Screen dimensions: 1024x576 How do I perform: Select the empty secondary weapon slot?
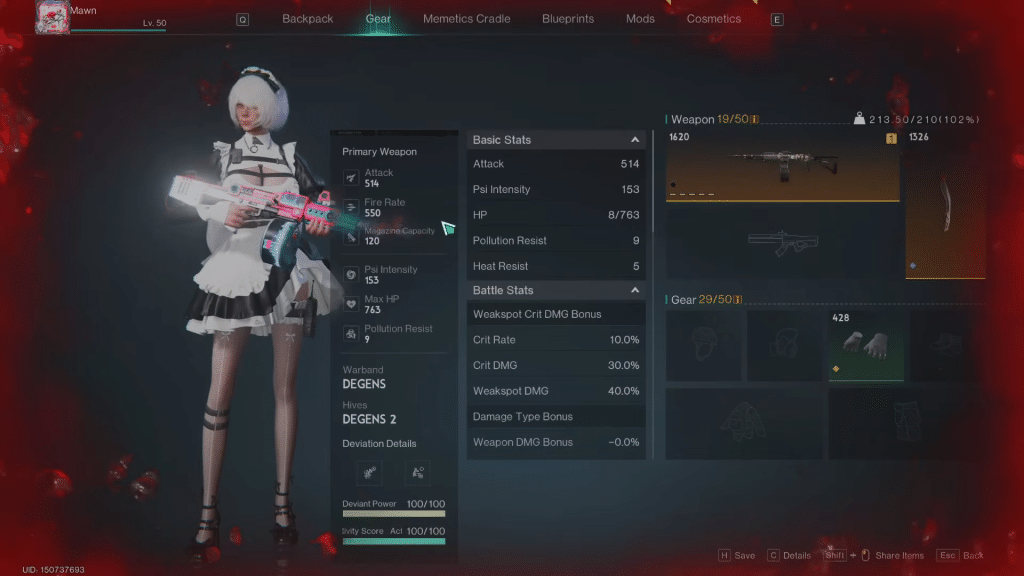[782, 241]
